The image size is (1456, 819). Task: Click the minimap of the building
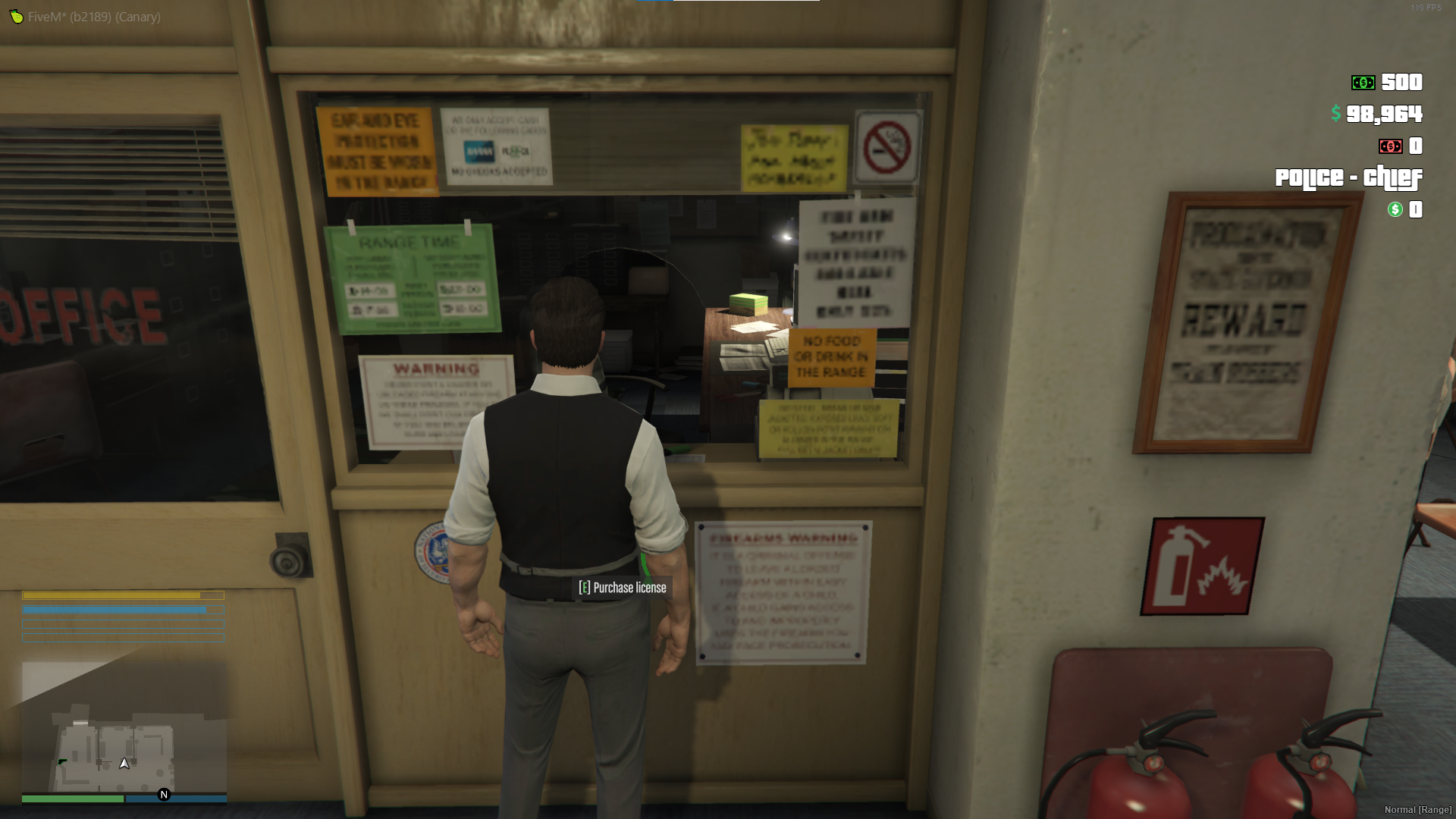coord(124,728)
